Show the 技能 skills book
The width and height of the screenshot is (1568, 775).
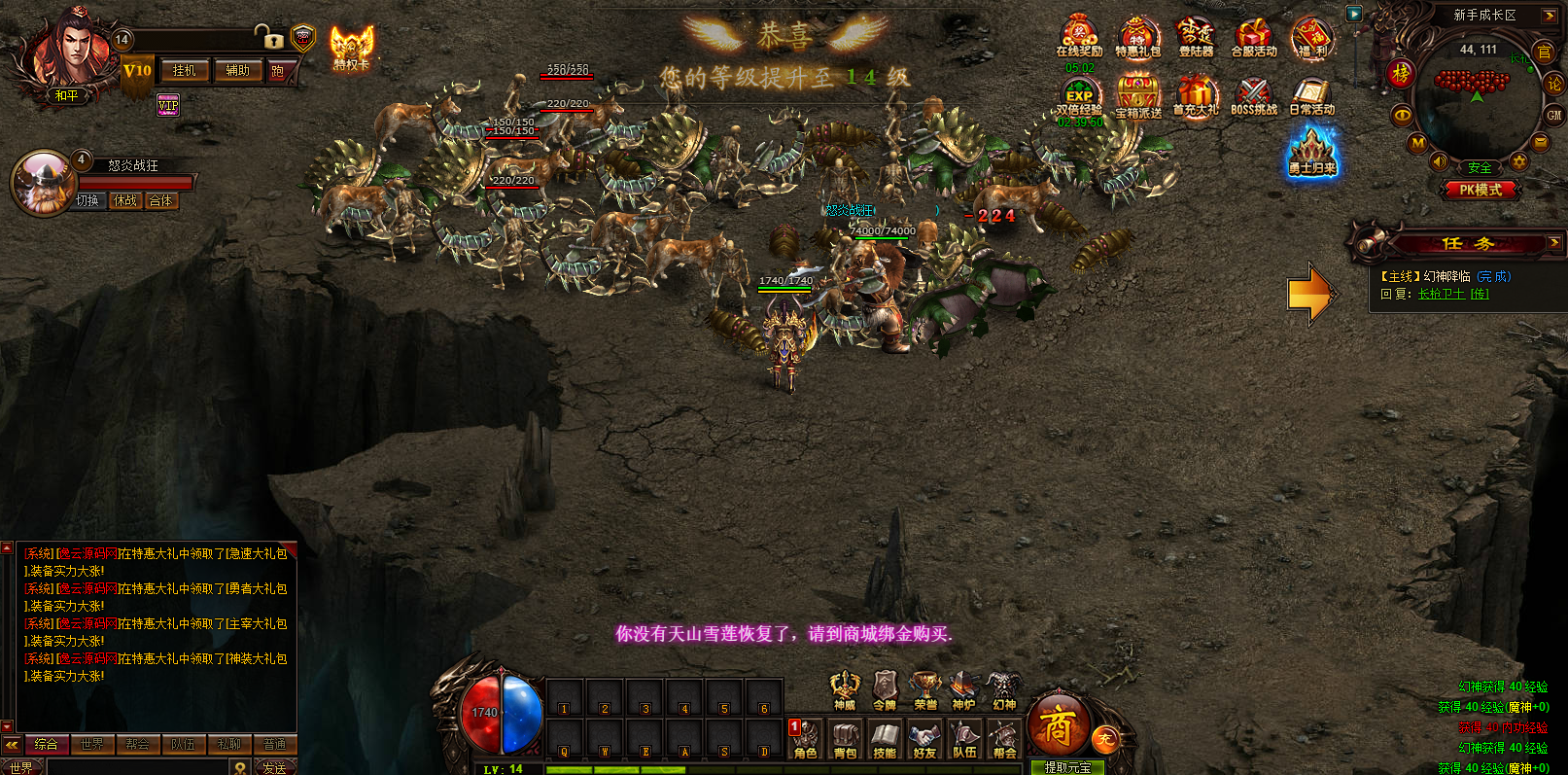885,738
